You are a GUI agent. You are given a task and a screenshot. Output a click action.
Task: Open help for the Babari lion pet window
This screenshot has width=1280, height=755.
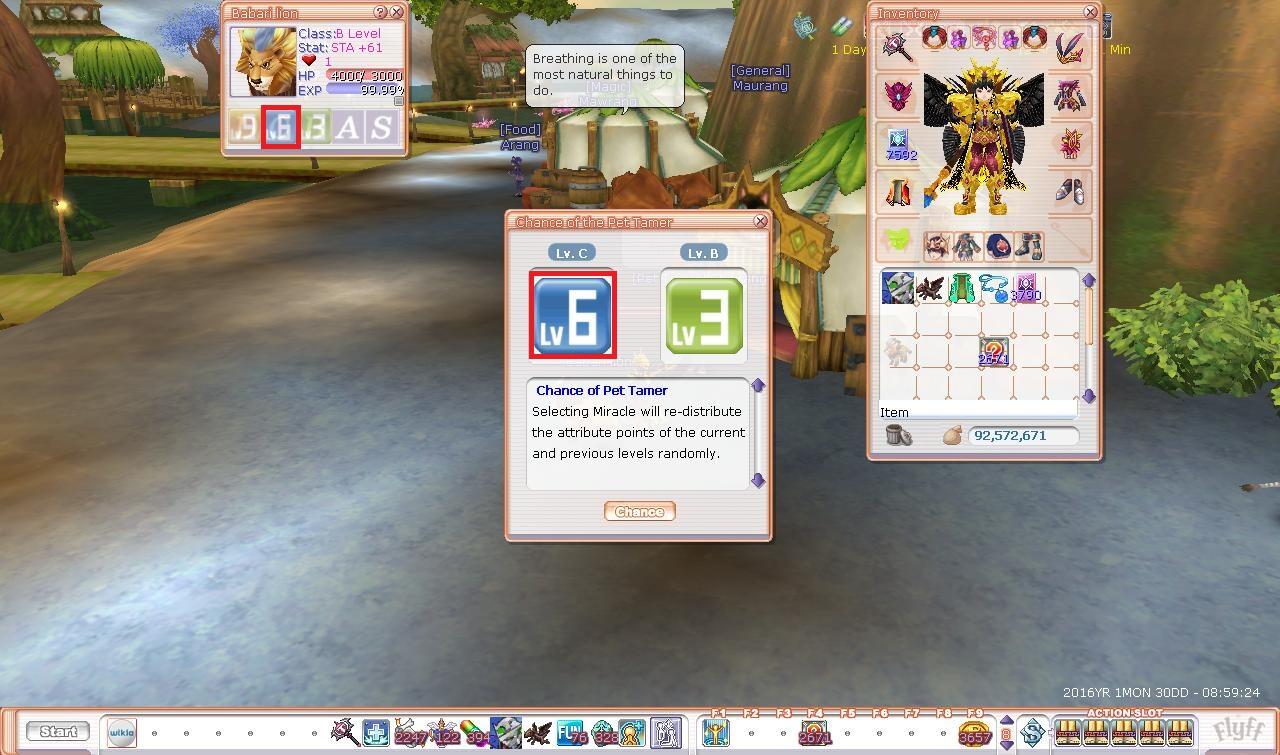(380, 12)
